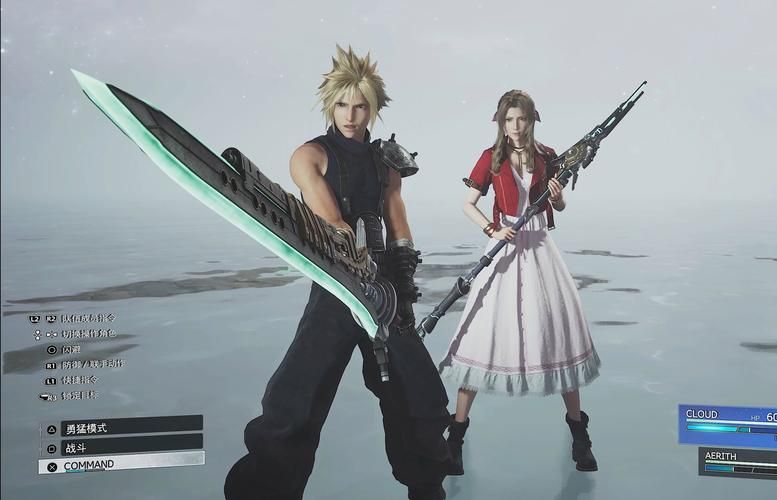This screenshot has height=500, width=777.
Task: Select Cloud's party status panel
Action: coord(728,423)
